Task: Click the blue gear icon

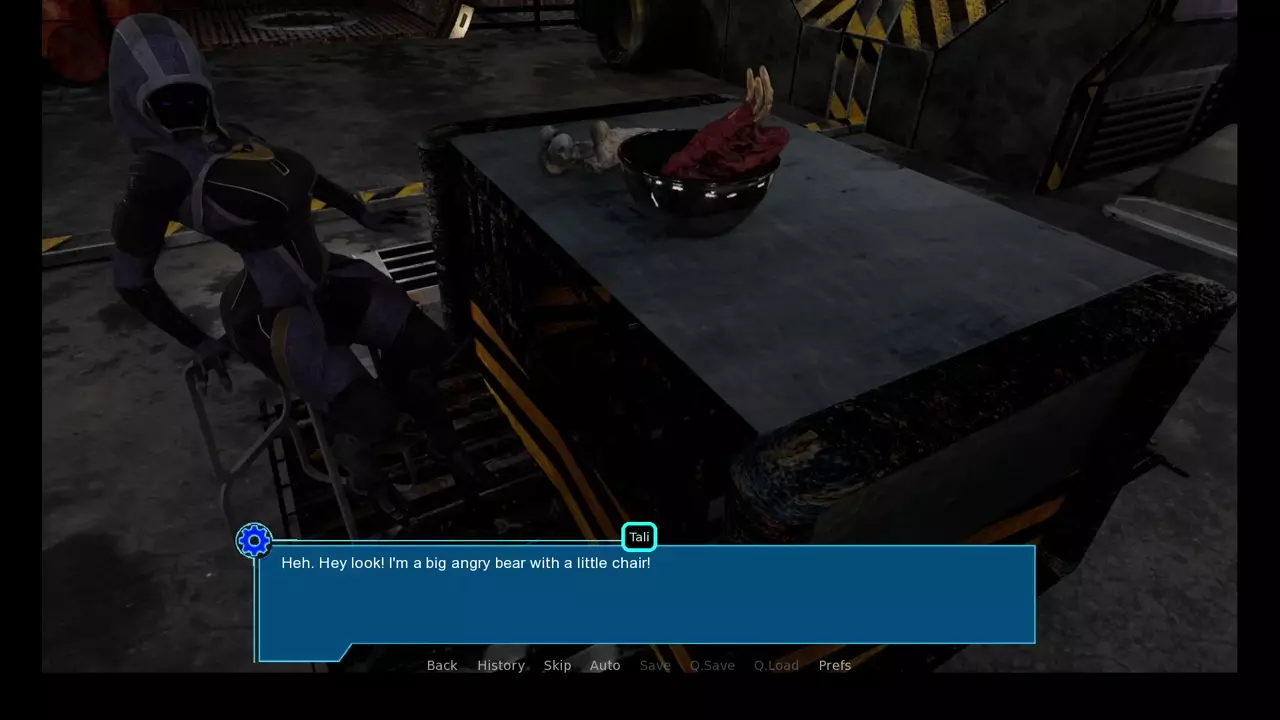Action: pos(254,541)
